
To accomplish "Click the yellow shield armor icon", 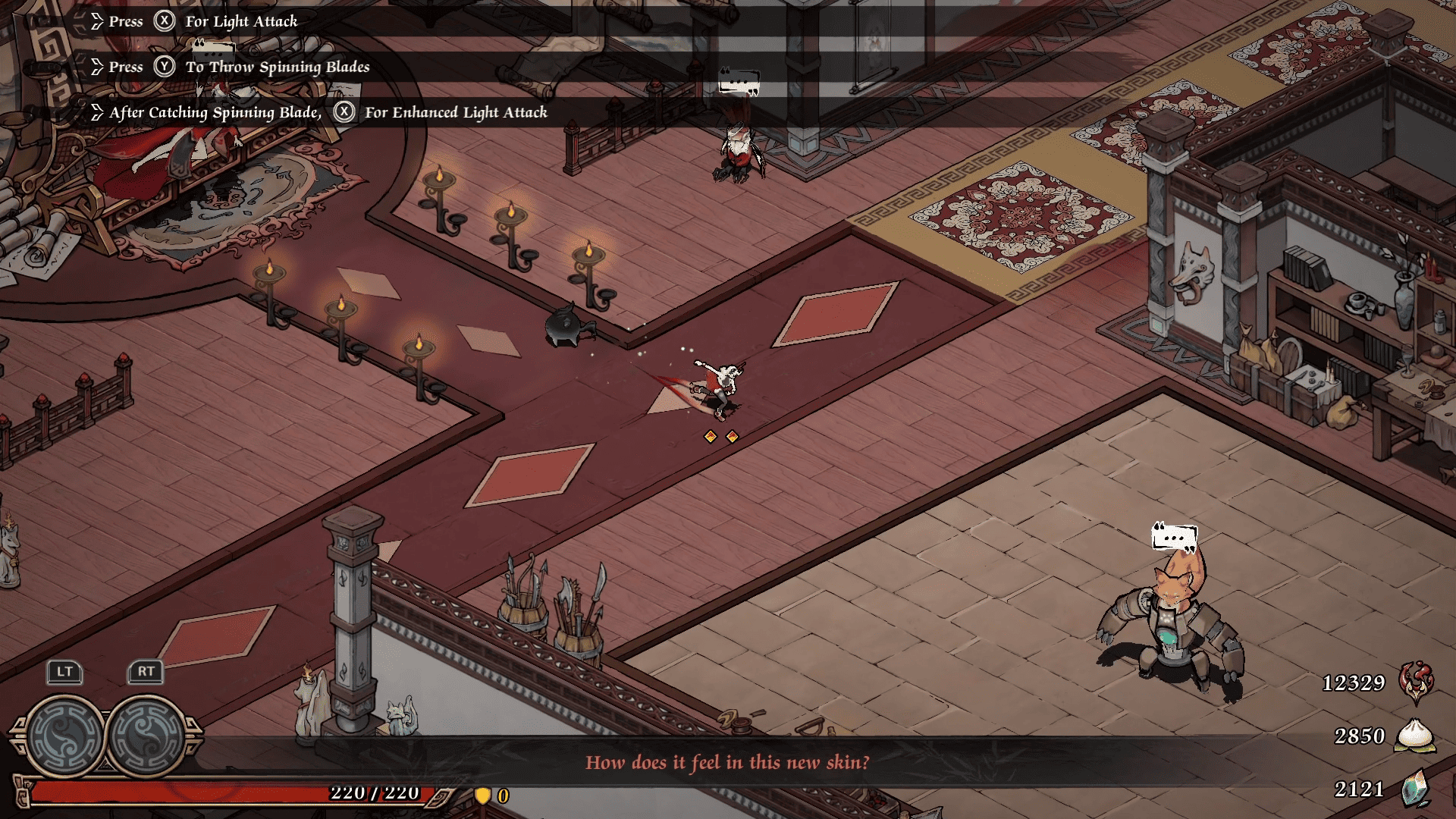I will coord(482,795).
